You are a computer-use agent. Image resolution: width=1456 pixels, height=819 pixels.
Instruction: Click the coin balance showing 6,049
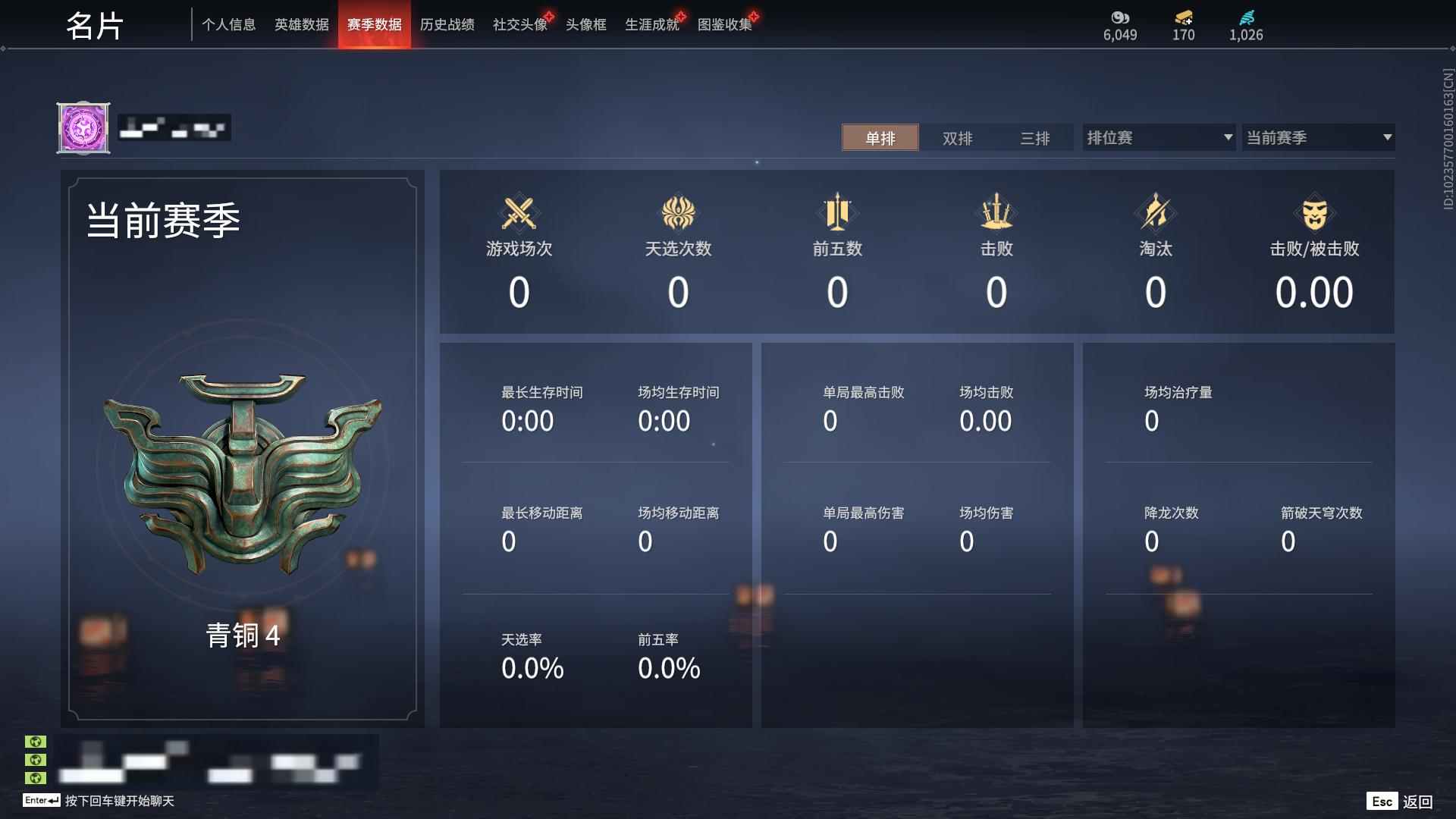(x=1120, y=18)
